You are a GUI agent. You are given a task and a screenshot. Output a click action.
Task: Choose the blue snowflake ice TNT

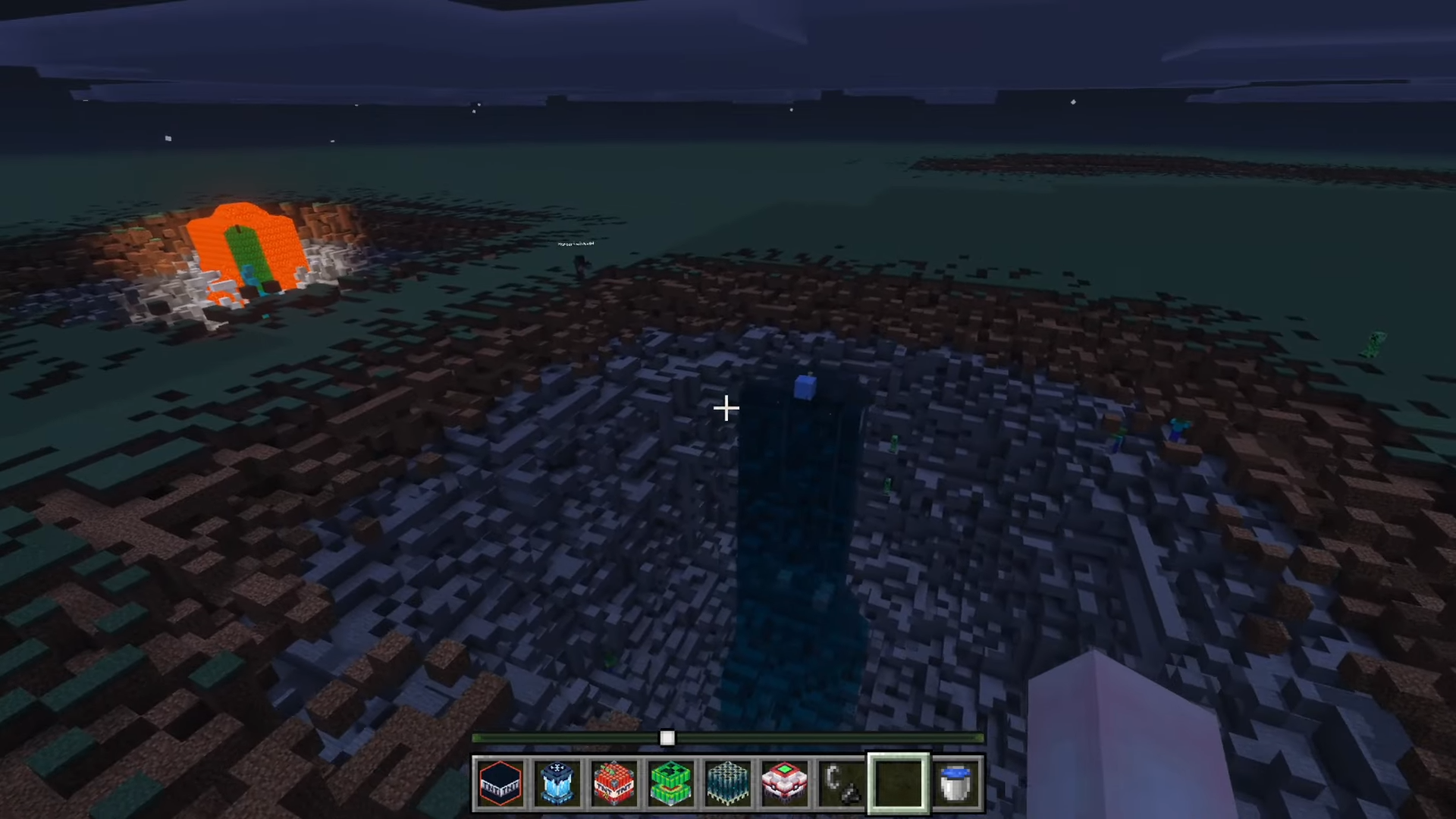pos(557,783)
